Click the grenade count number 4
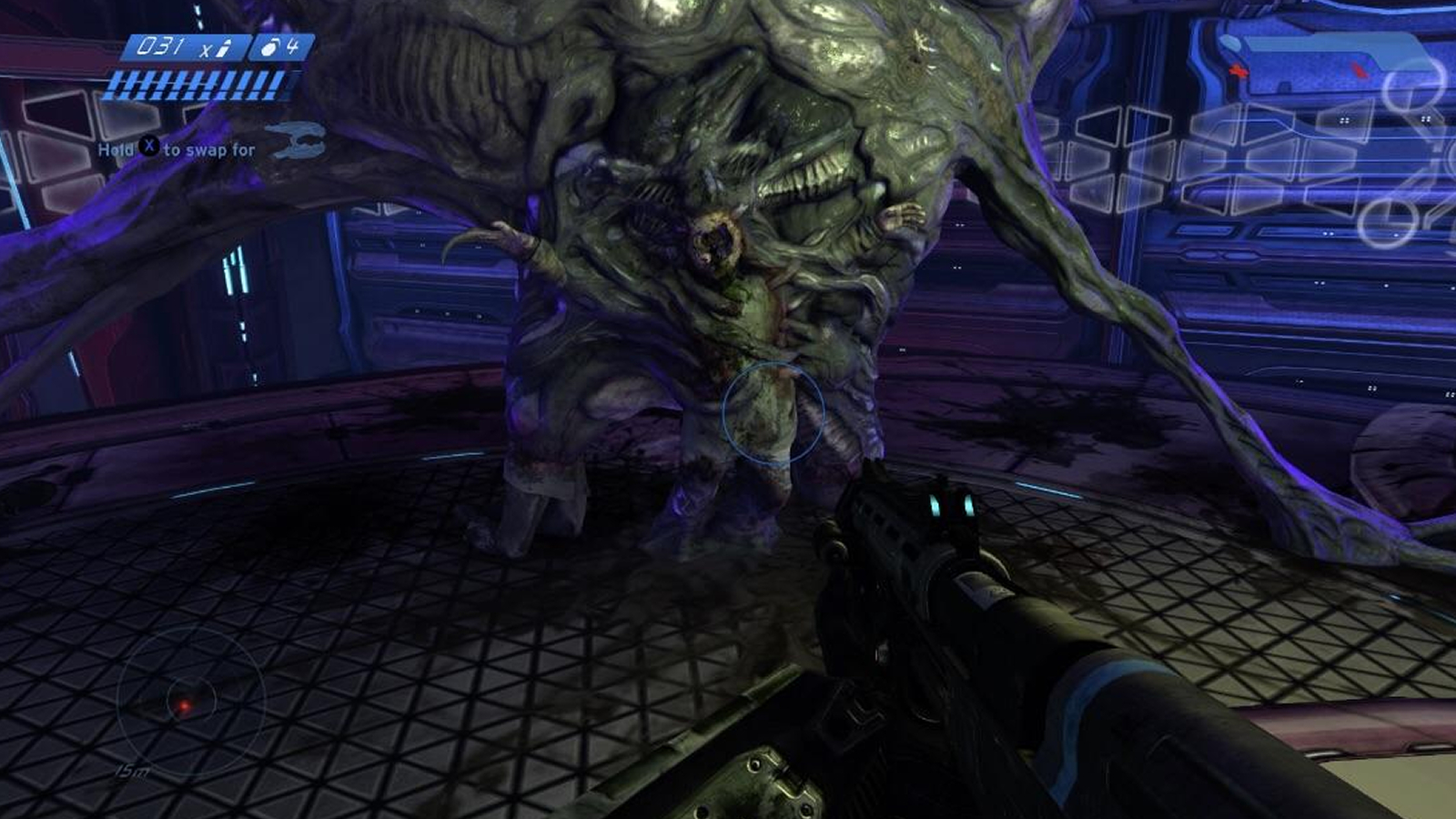 [x=291, y=45]
